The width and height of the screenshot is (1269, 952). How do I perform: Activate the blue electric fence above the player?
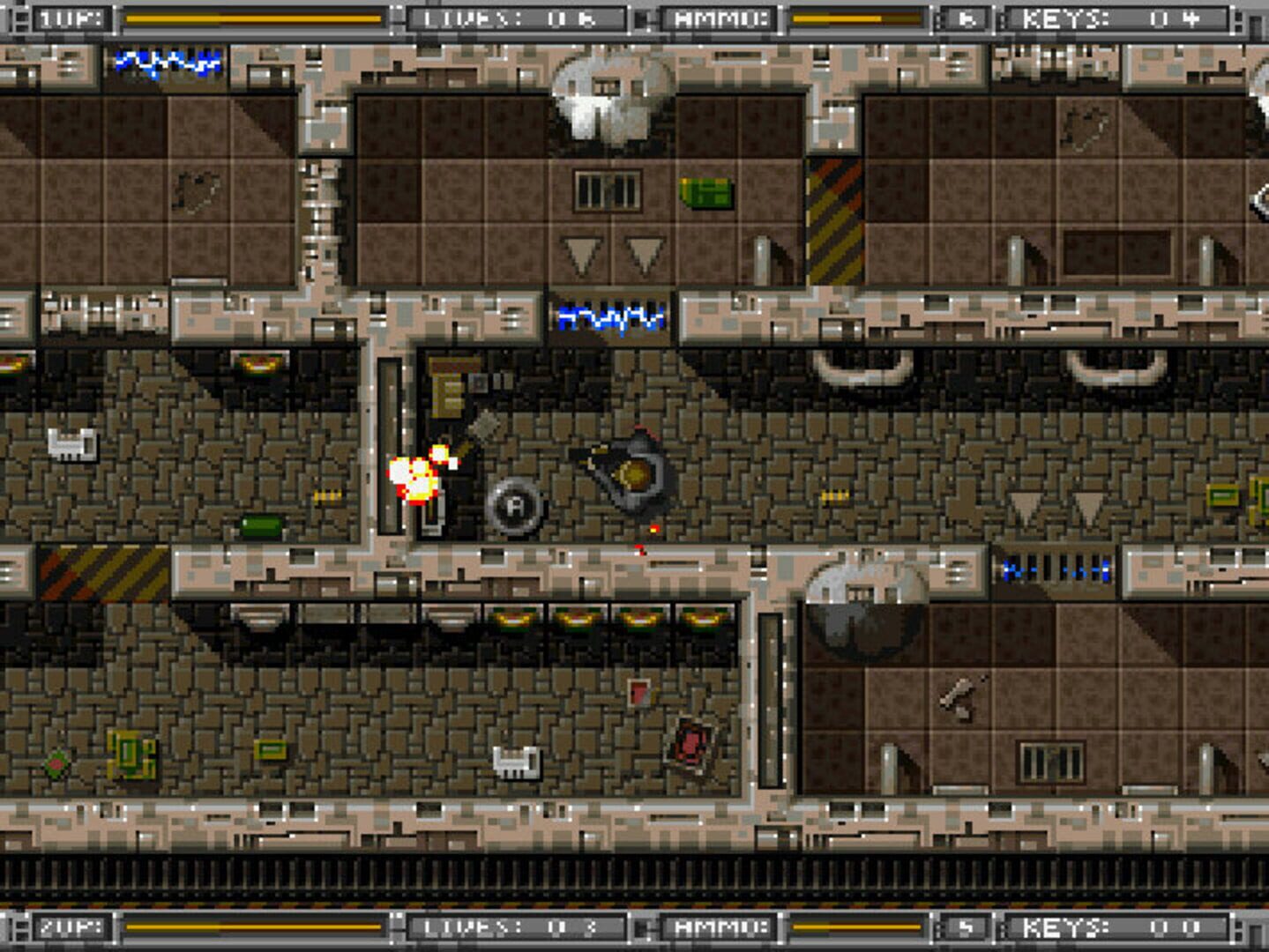click(608, 317)
